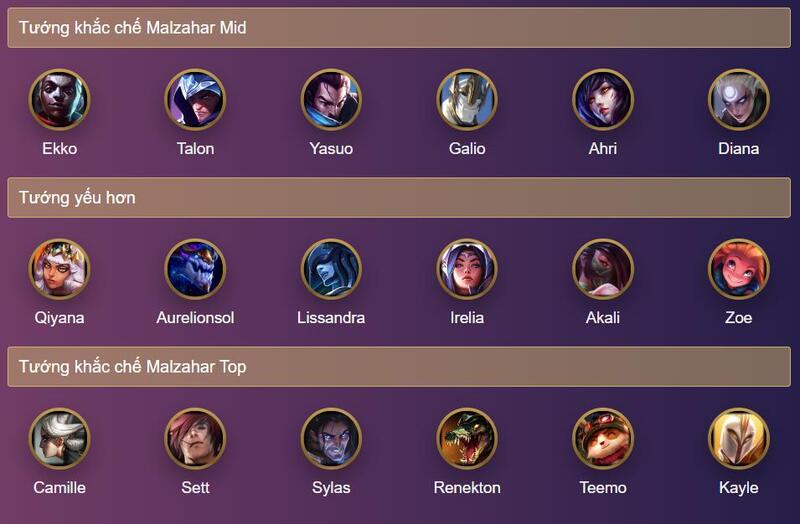Viewport: 800px width, 524px height.
Task: Select Teemo's champion icon
Action: point(603,438)
